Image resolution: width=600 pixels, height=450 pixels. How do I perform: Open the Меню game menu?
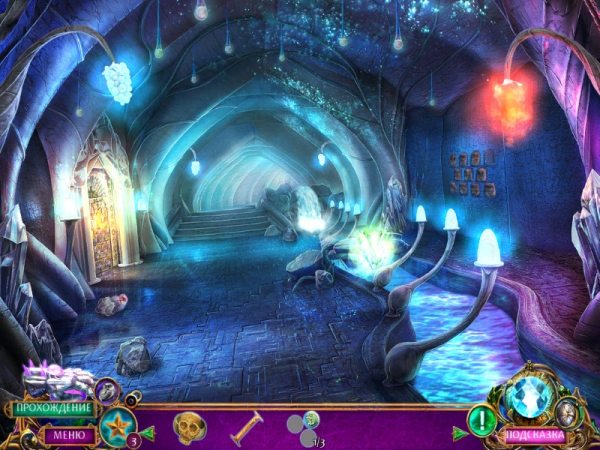pyautogui.click(x=69, y=435)
